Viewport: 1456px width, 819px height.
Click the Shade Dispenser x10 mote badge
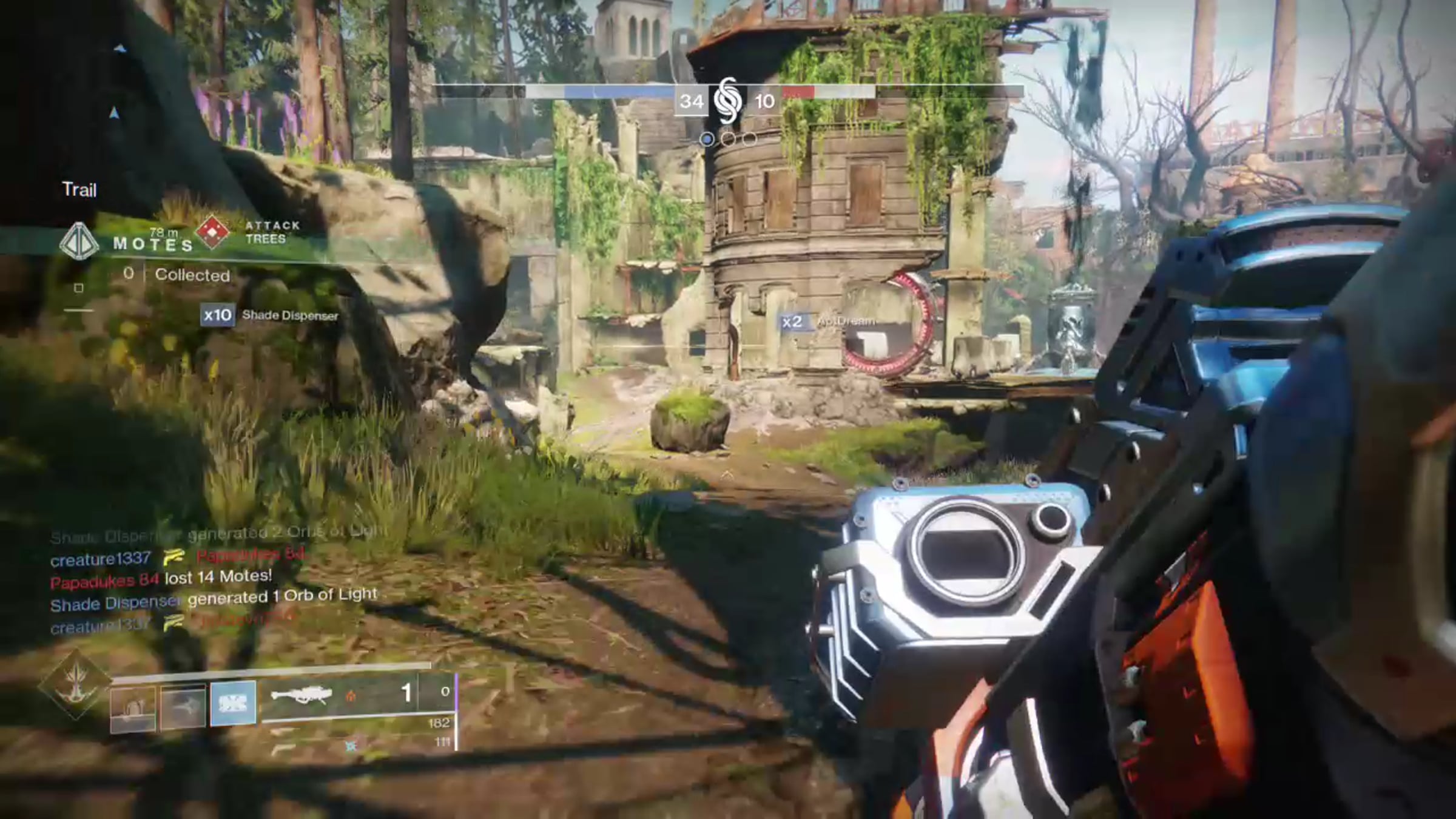[217, 315]
